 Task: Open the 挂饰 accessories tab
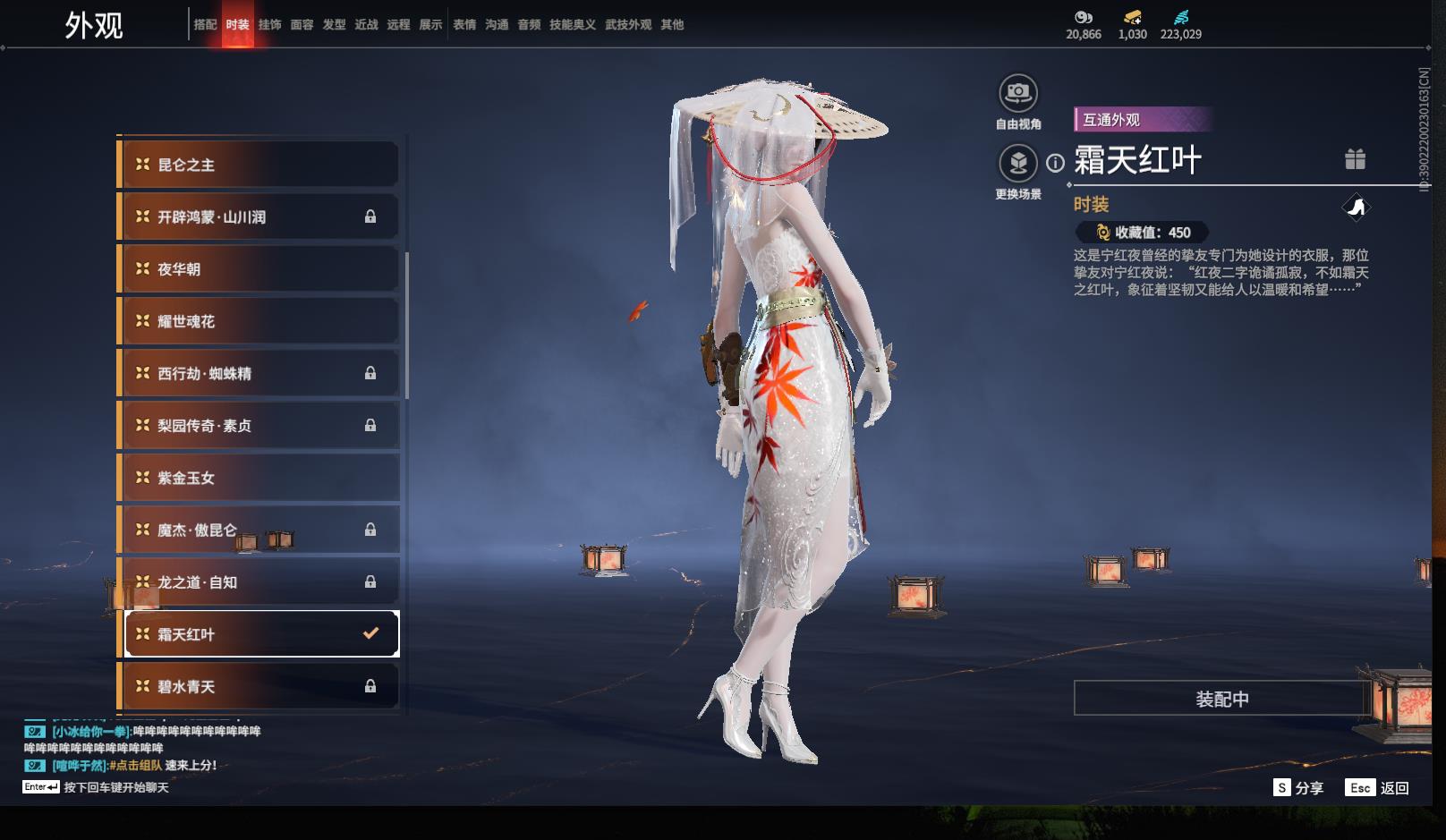pos(269,25)
